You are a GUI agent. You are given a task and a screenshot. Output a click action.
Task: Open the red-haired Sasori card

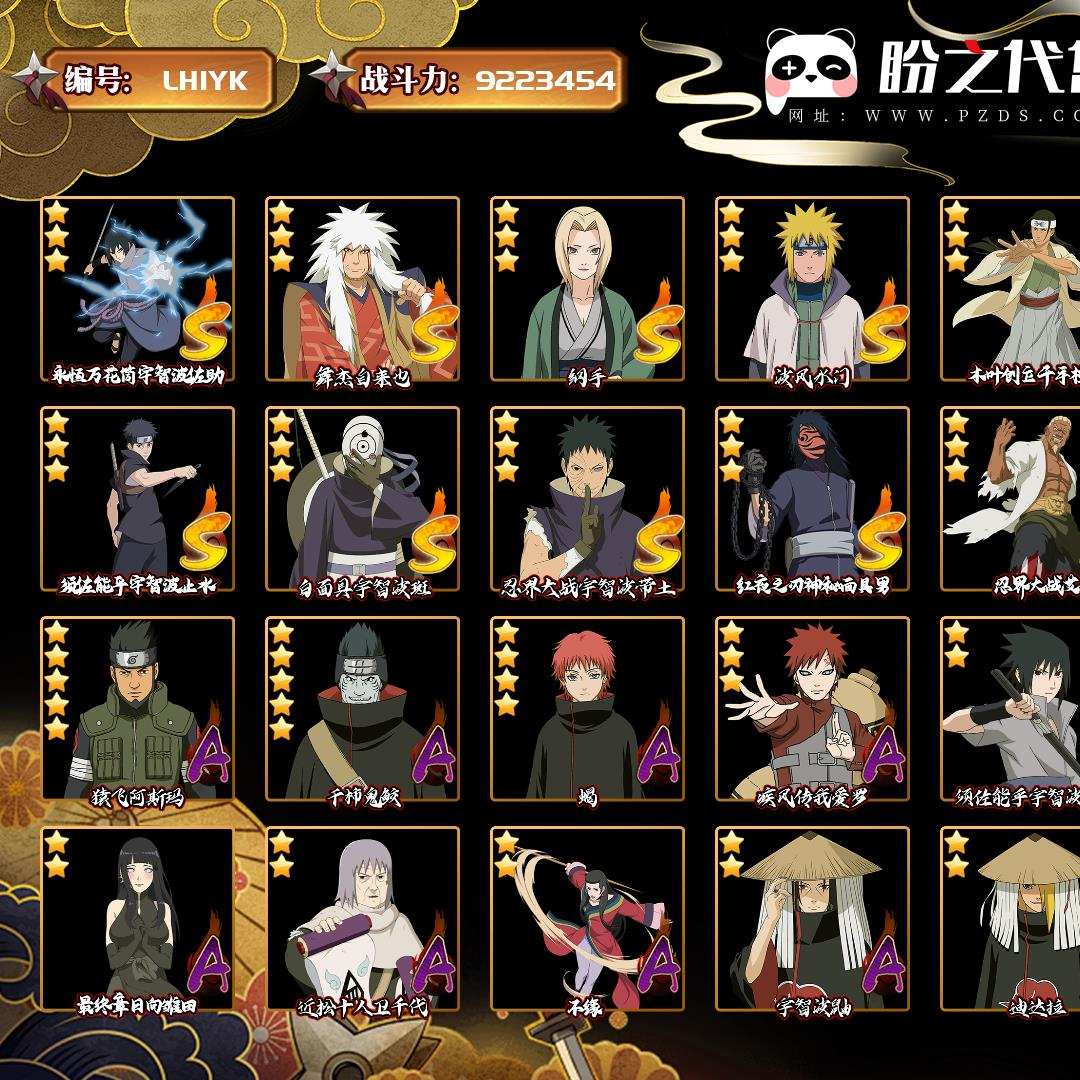click(587, 708)
